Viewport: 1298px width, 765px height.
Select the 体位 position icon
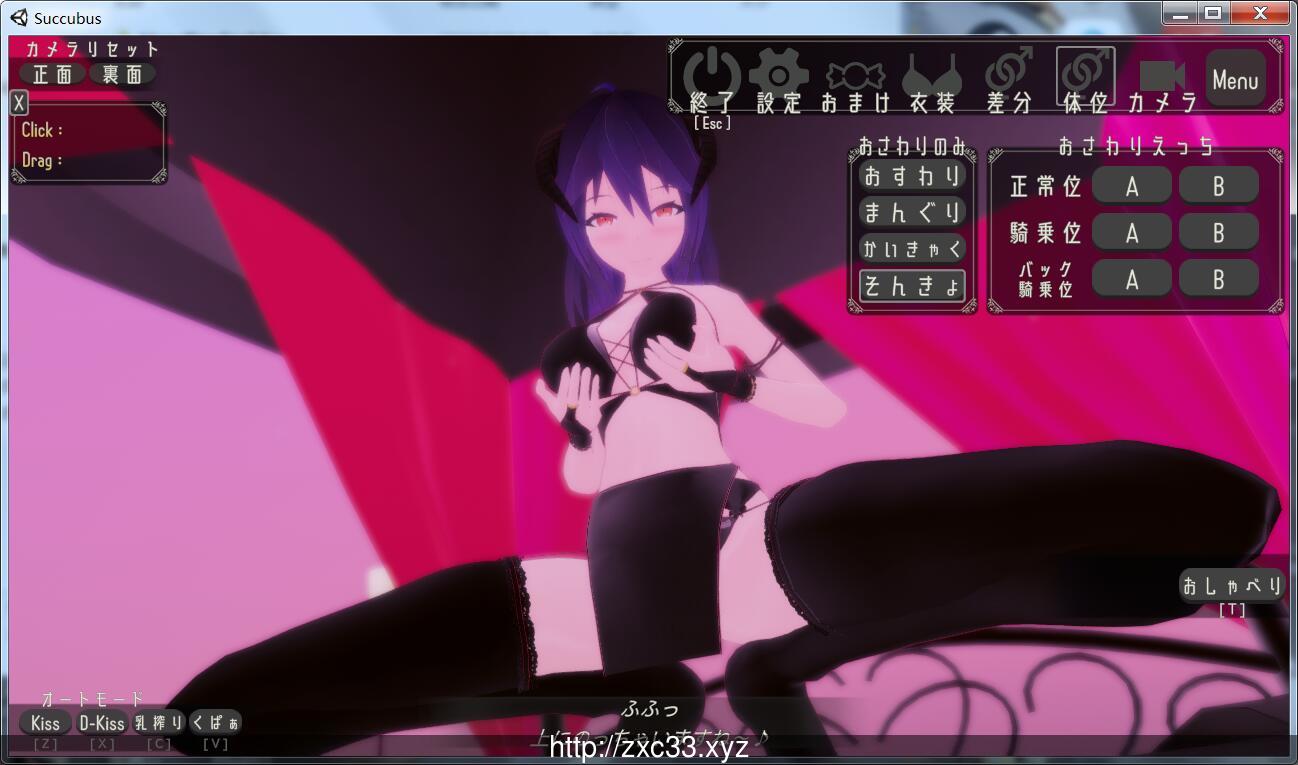(x=1083, y=72)
